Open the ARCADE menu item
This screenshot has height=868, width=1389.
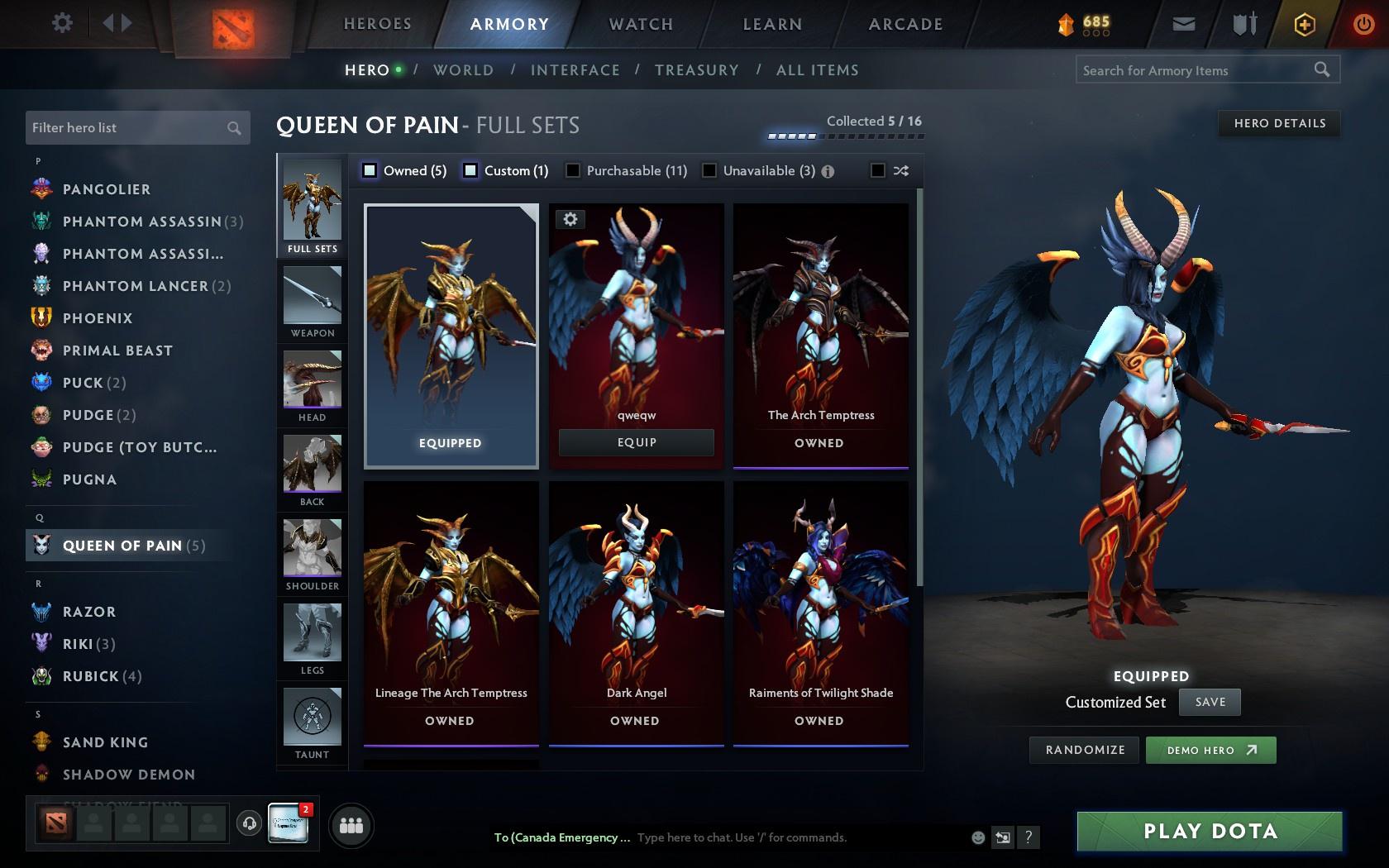(x=905, y=24)
